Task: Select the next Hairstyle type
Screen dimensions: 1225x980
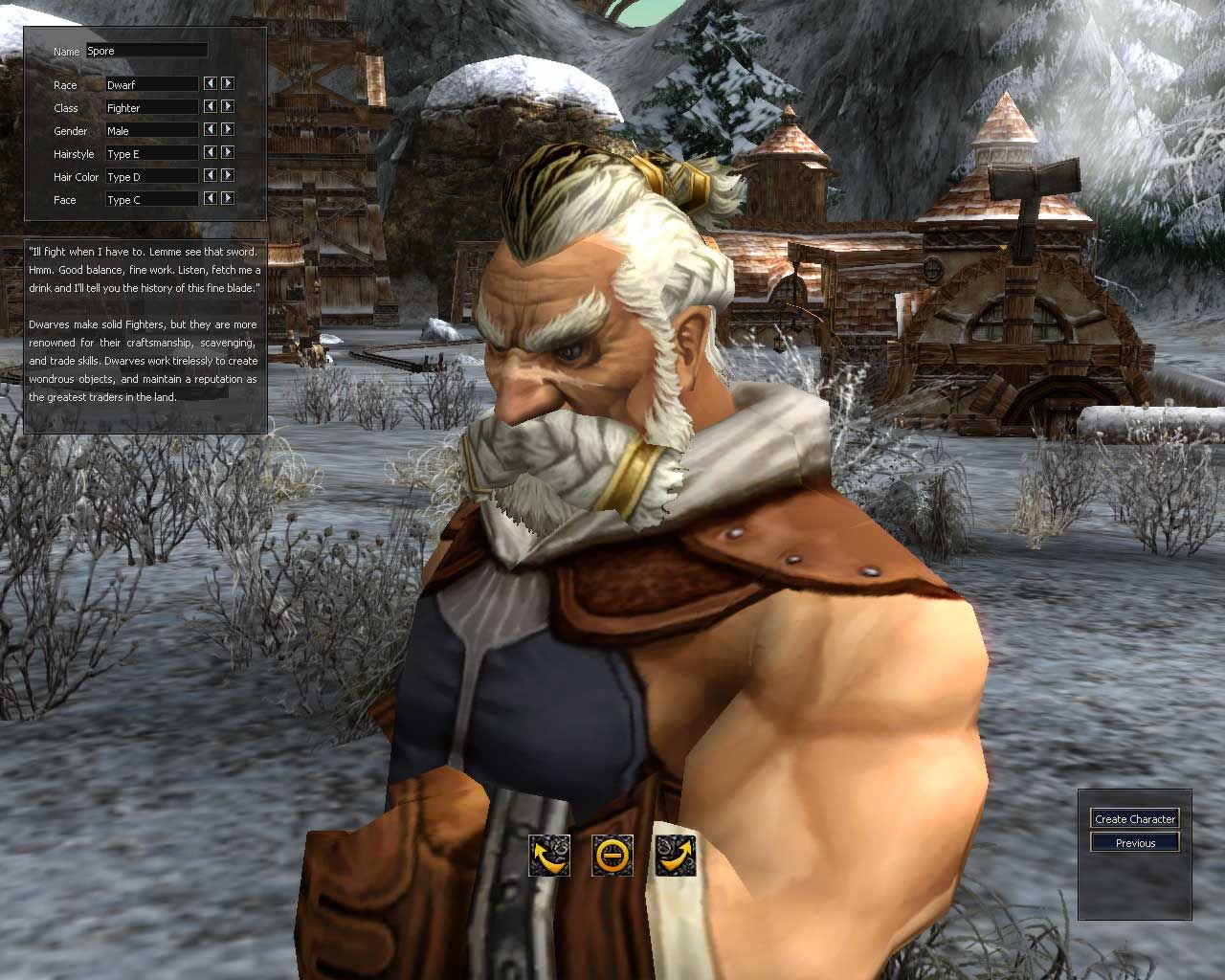Action: pyautogui.click(x=228, y=152)
